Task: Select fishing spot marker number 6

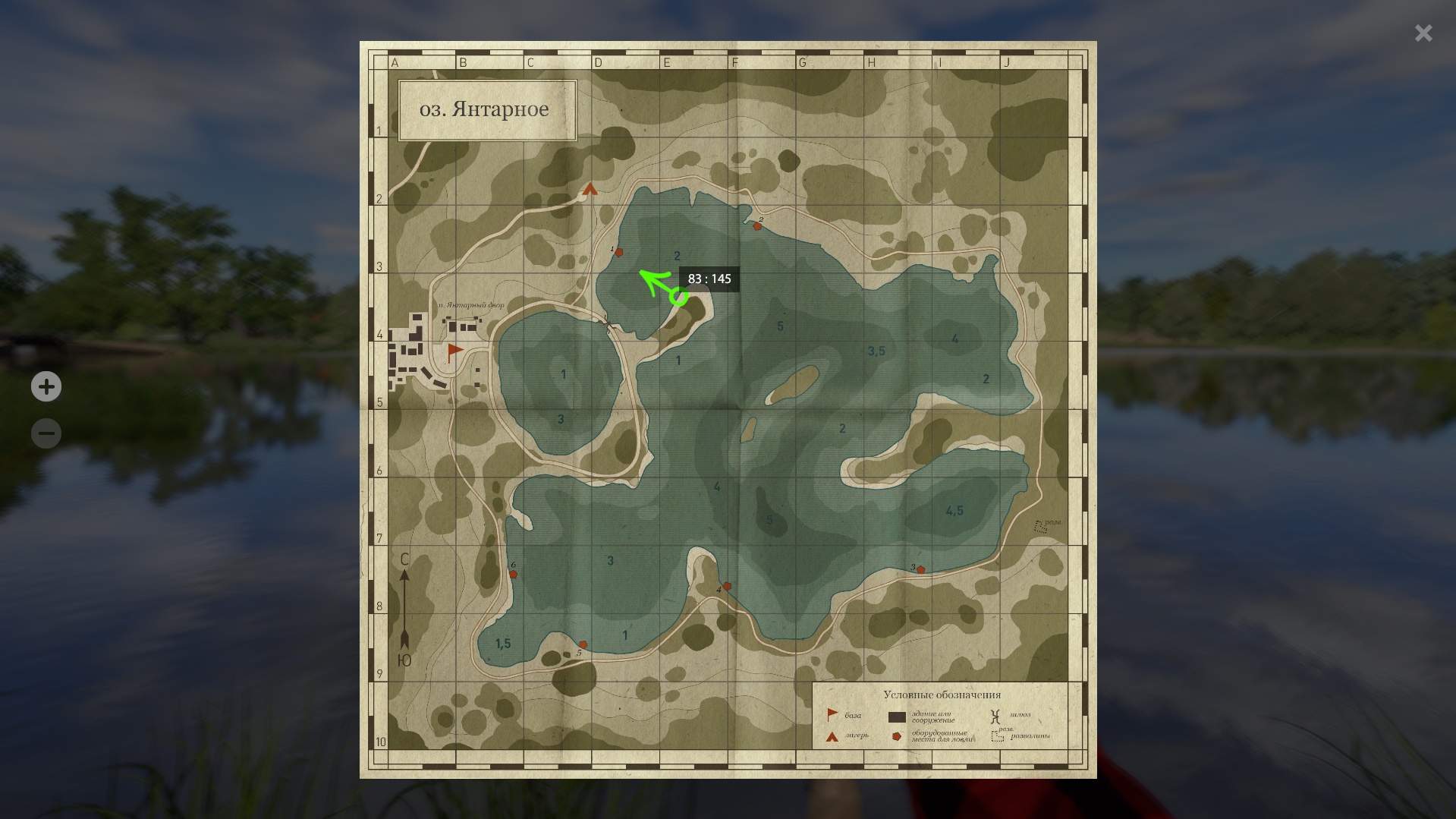Action: [x=514, y=574]
